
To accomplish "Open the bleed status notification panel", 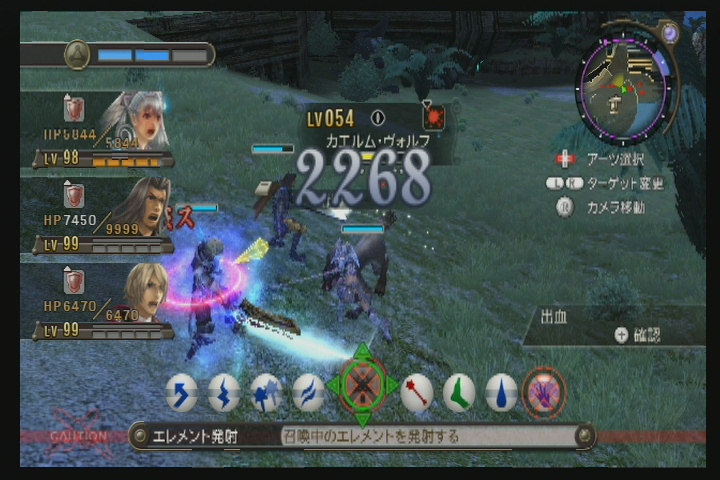I will click(x=614, y=326).
